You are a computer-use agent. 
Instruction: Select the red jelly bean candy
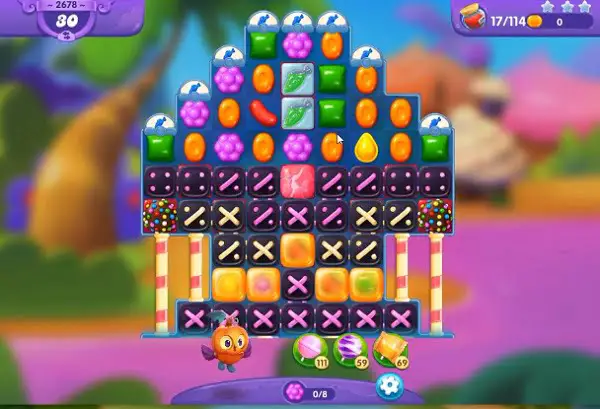tap(263, 112)
